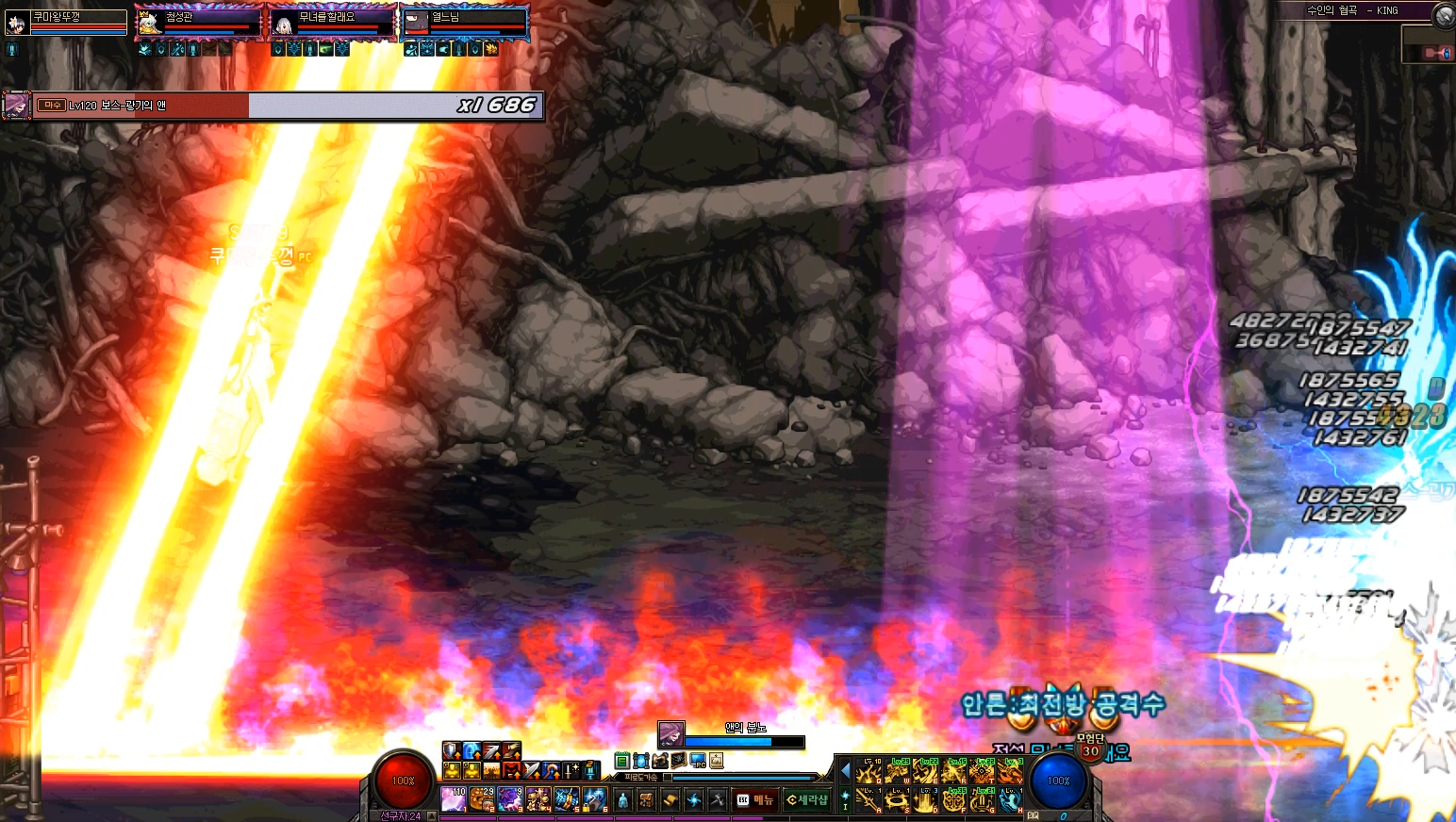This screenshot has height=822, width=1456.
Task: Select party member 열느님's frame
Action: [465, 22]
